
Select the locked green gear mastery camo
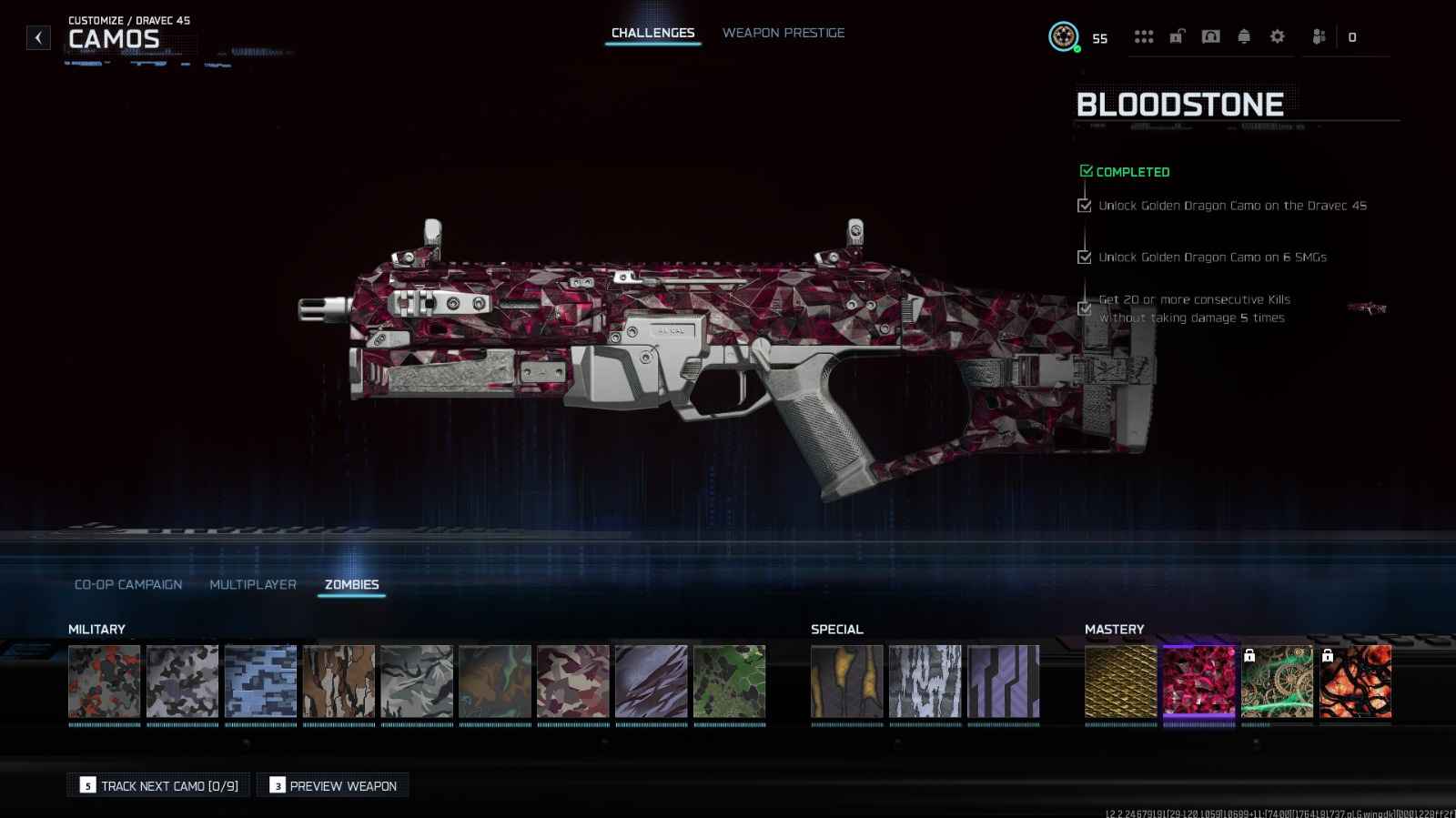(x=1277, y=682)
